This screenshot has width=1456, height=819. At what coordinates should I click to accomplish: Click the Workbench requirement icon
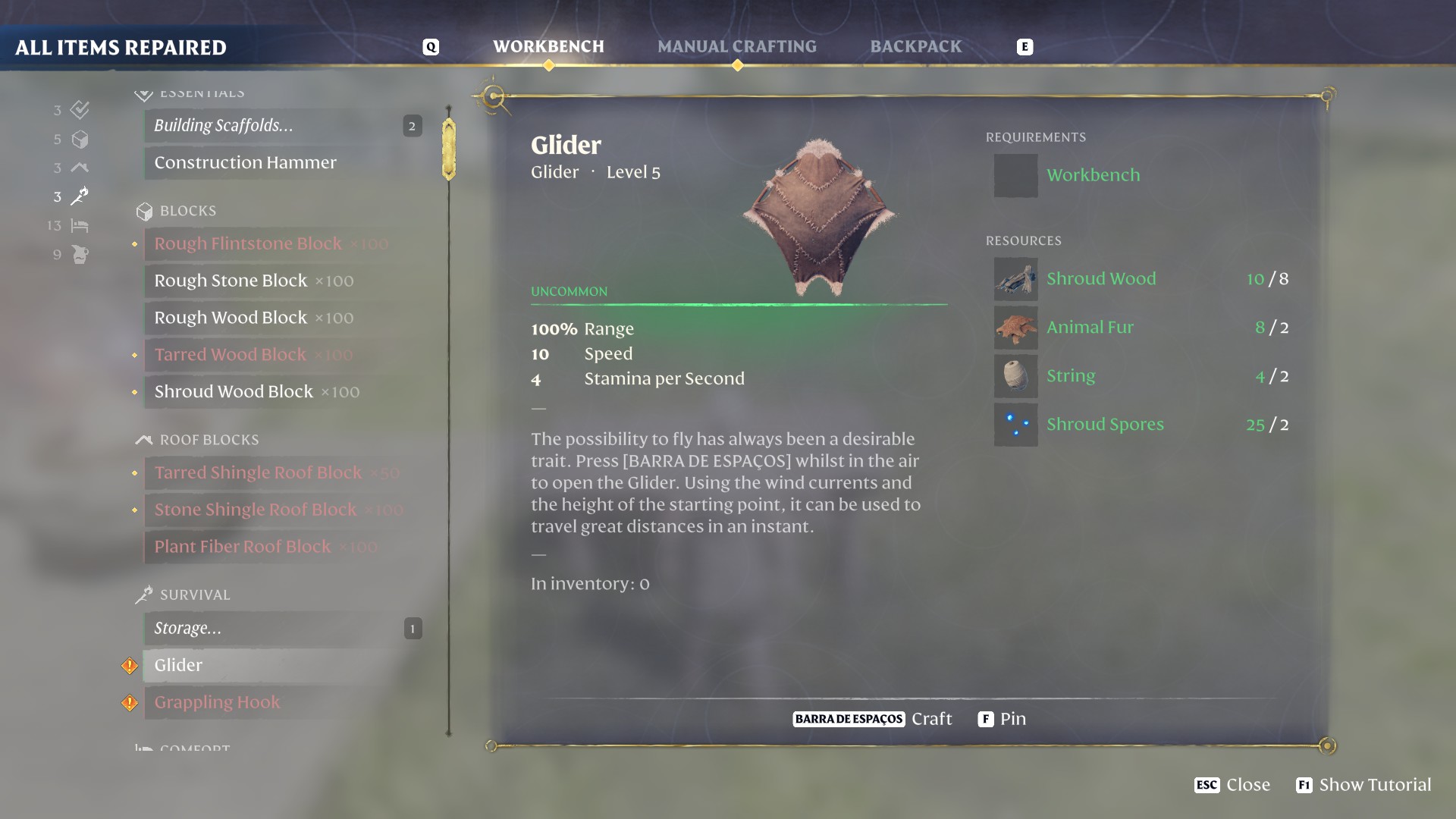[1016, 175]
